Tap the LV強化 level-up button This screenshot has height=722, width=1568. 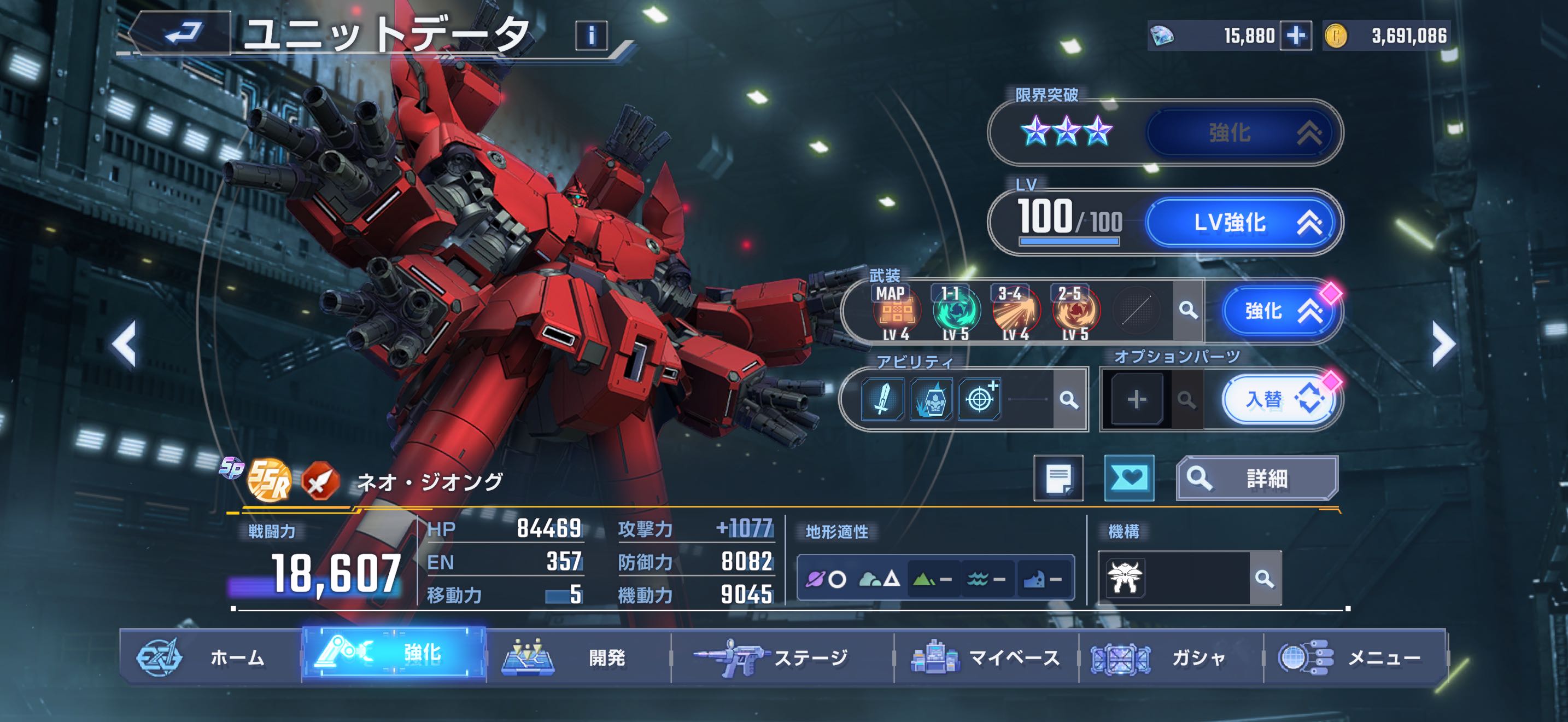pyautogui.click(x=1242, y=223)
